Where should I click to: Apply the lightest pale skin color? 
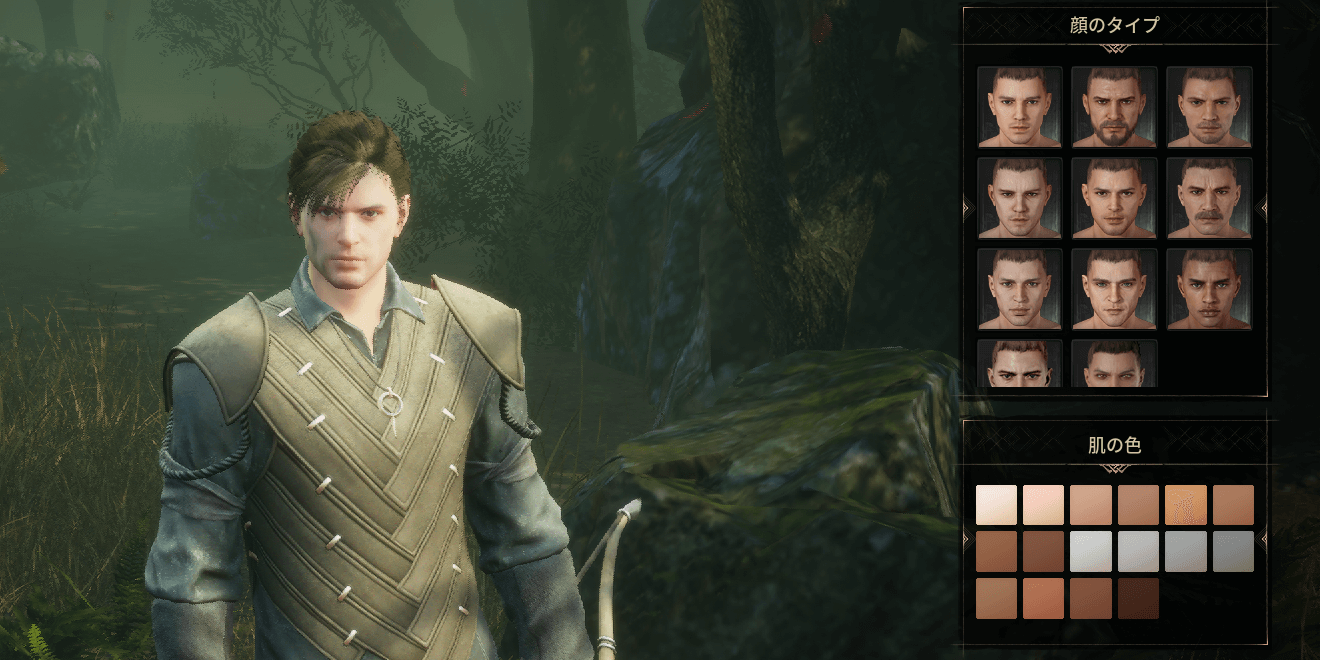pos(996,505)
